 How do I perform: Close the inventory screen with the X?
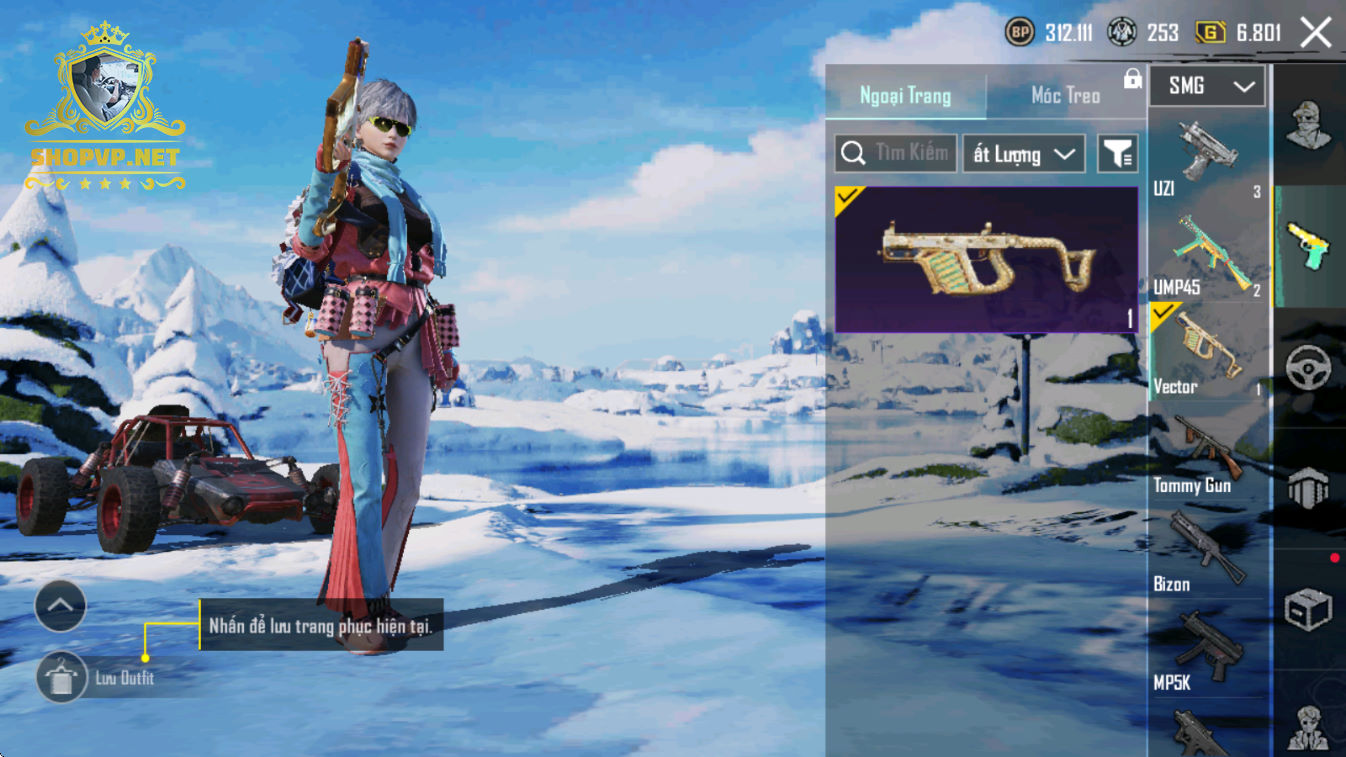coord(1315,33)
